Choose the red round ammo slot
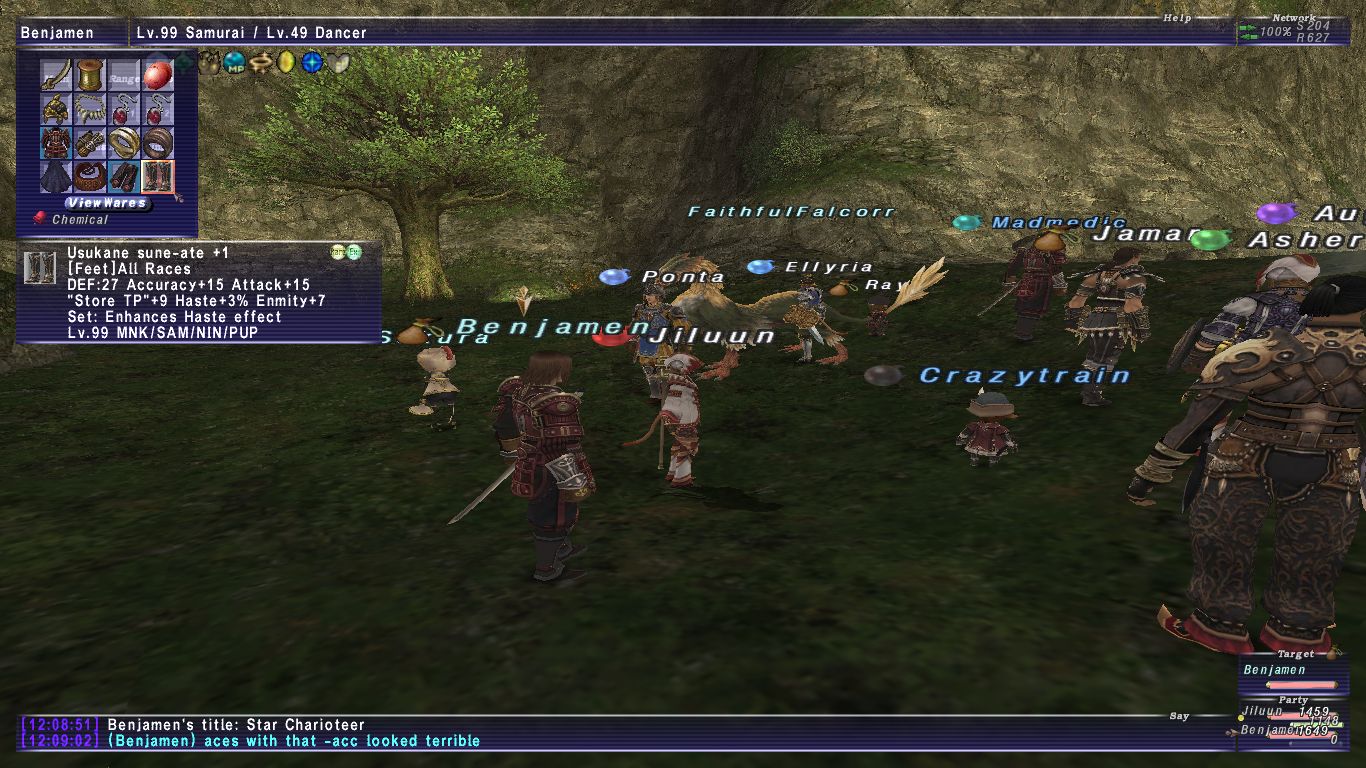The image size is (1366, 768). pyautogui.click(x=157, y=74)
